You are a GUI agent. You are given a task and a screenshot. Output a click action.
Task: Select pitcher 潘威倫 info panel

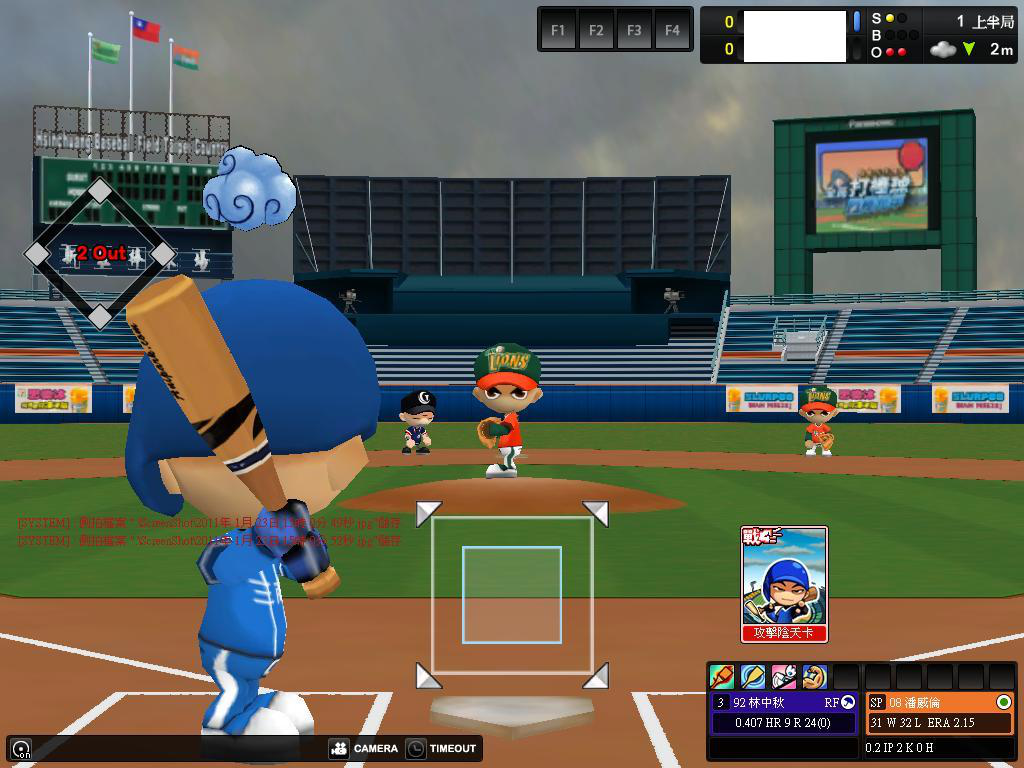pos(939,712)
